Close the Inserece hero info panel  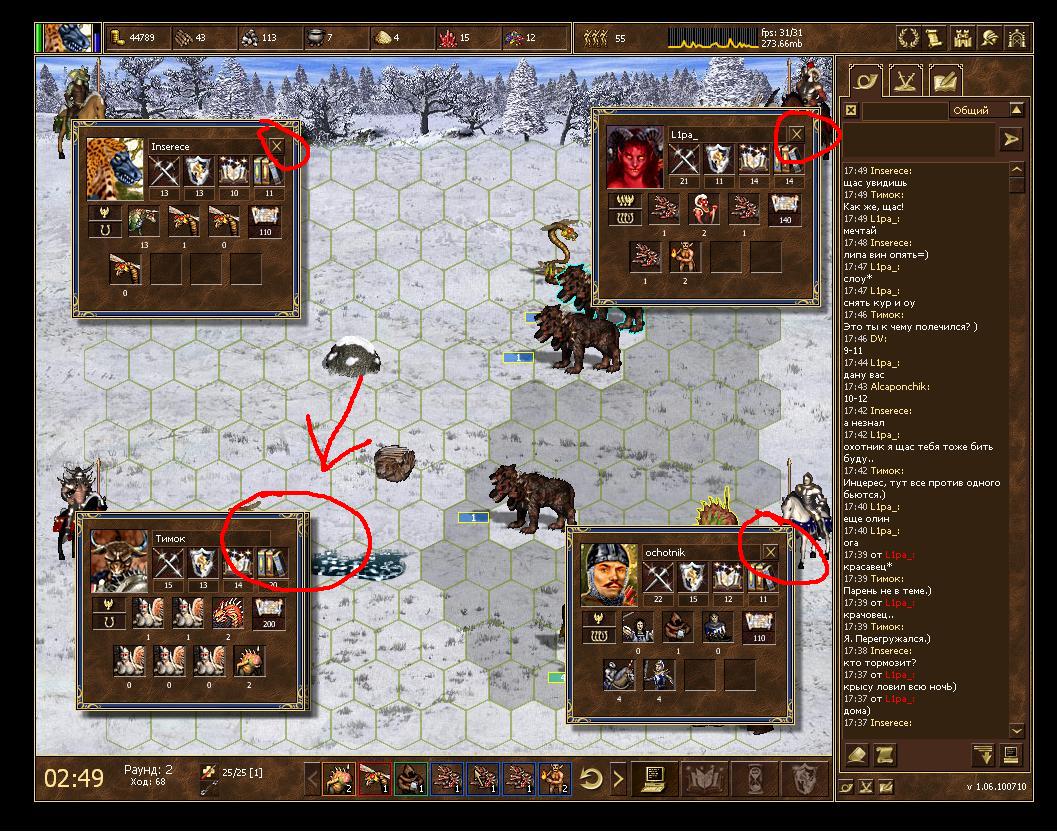pyautogui.click(x=277, y=147)
